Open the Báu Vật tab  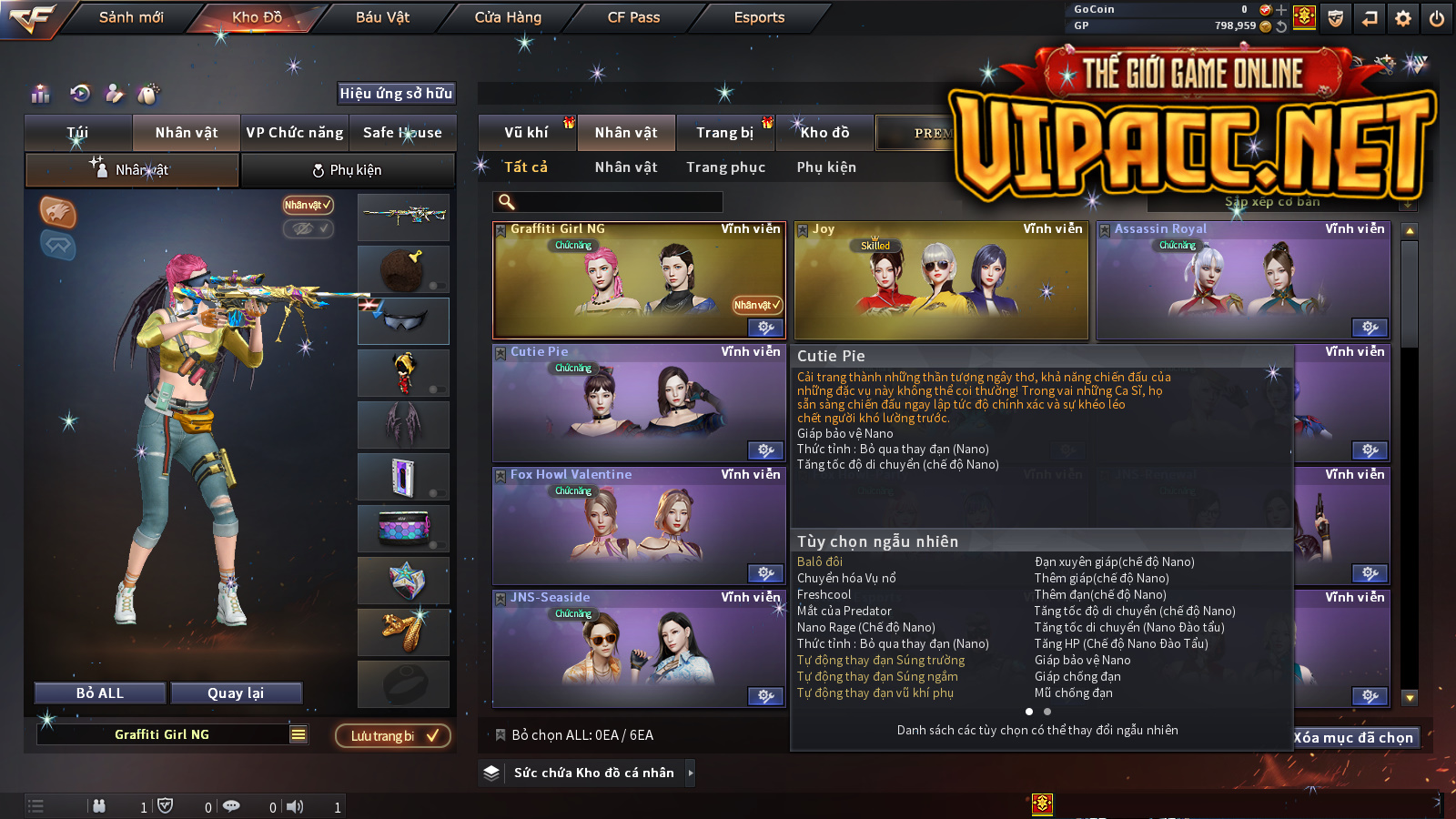click(382, 17)
